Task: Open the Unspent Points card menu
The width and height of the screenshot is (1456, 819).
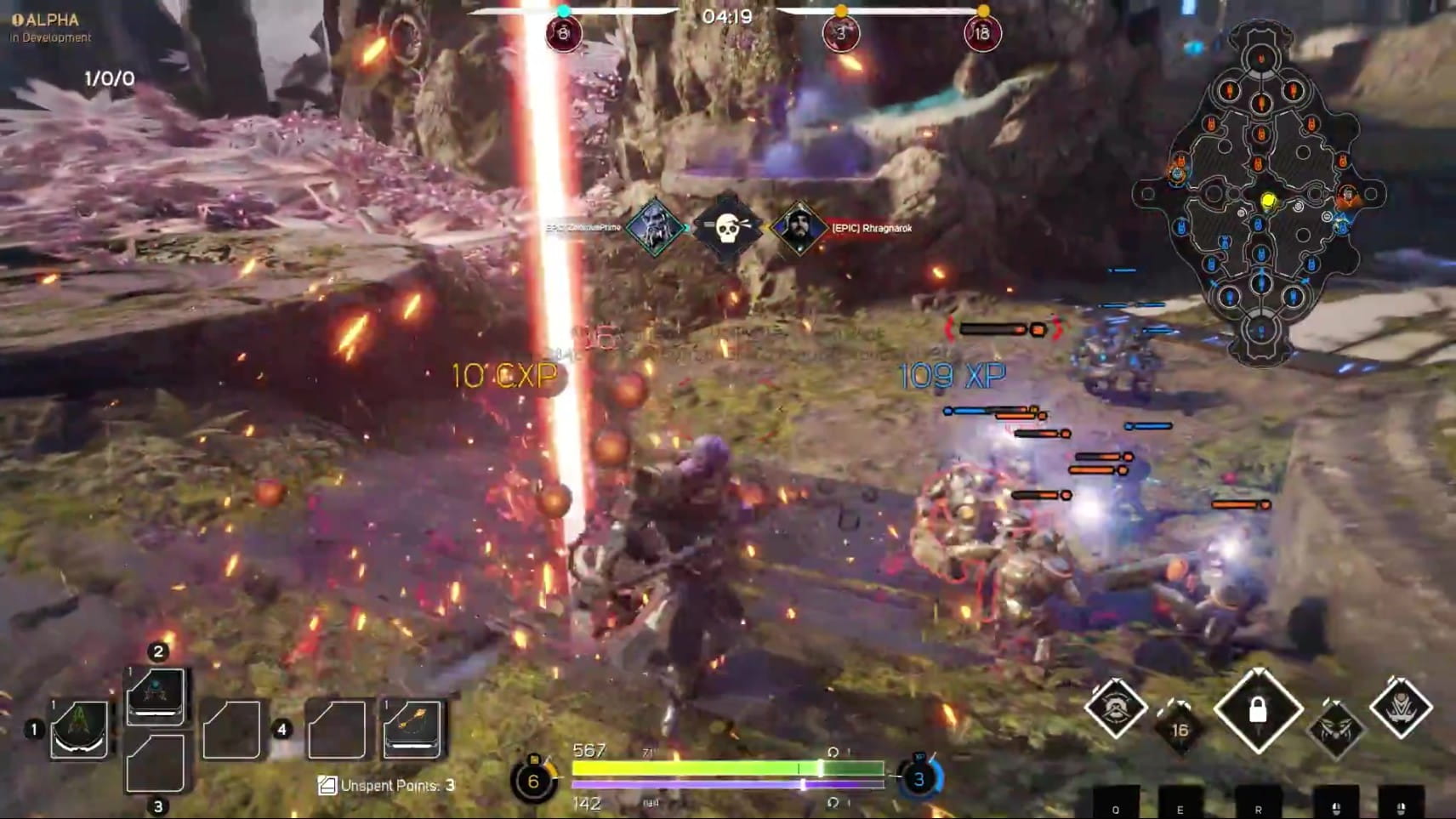Action: pyautogui.click(x=387, y=786)
